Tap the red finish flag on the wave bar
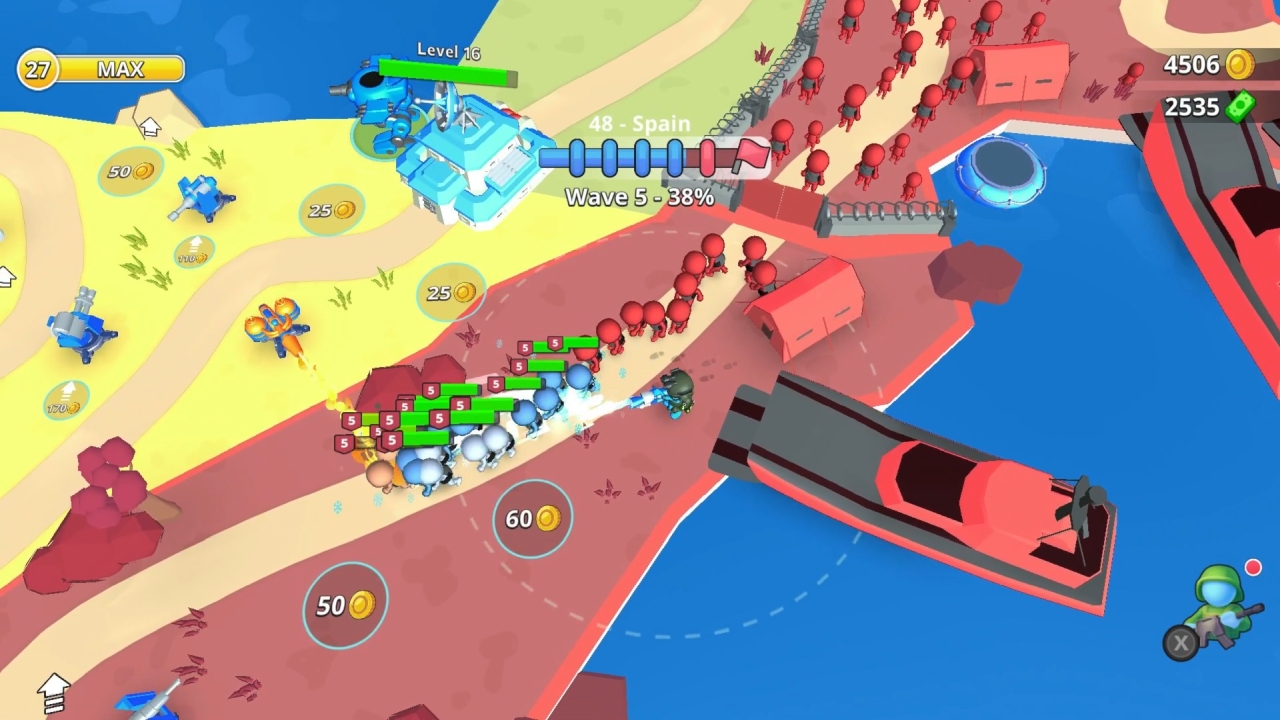The height and width of the screenshot is (720, 1280). [752, 157]
